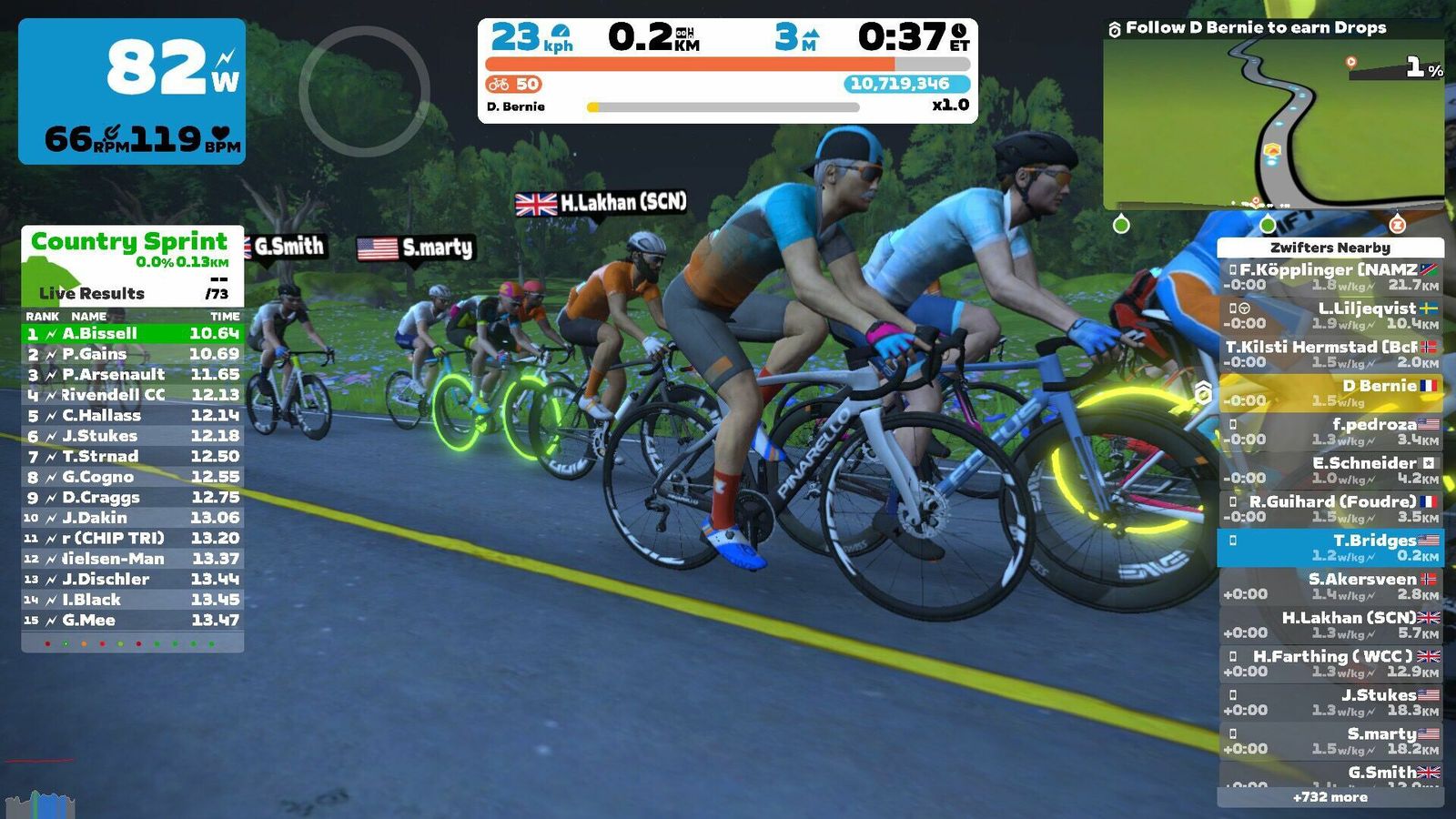Pick f.pedroza in the Zwifters Nearby list

(1330, 431)
